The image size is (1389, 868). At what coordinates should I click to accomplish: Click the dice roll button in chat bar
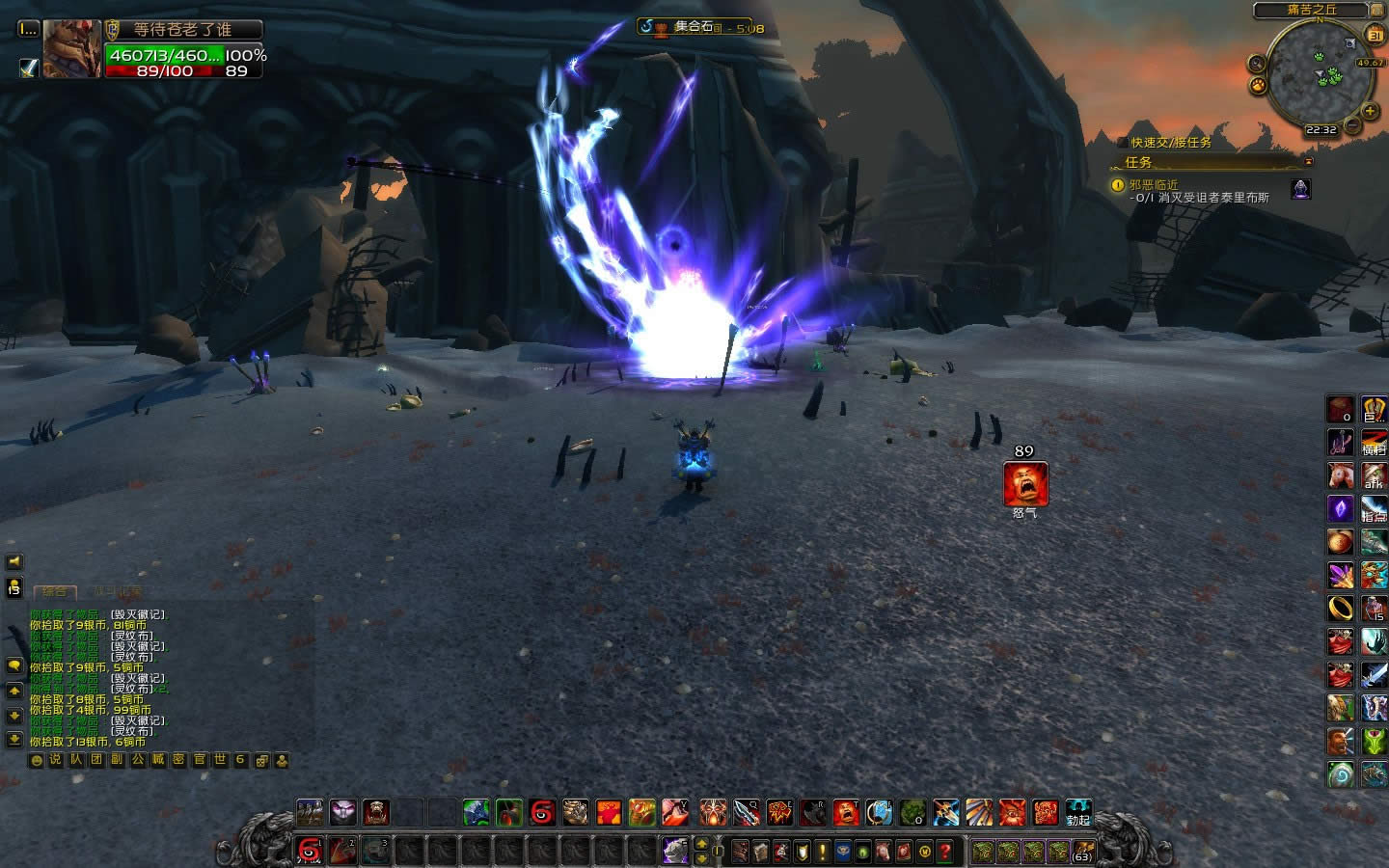coord(261,760)
